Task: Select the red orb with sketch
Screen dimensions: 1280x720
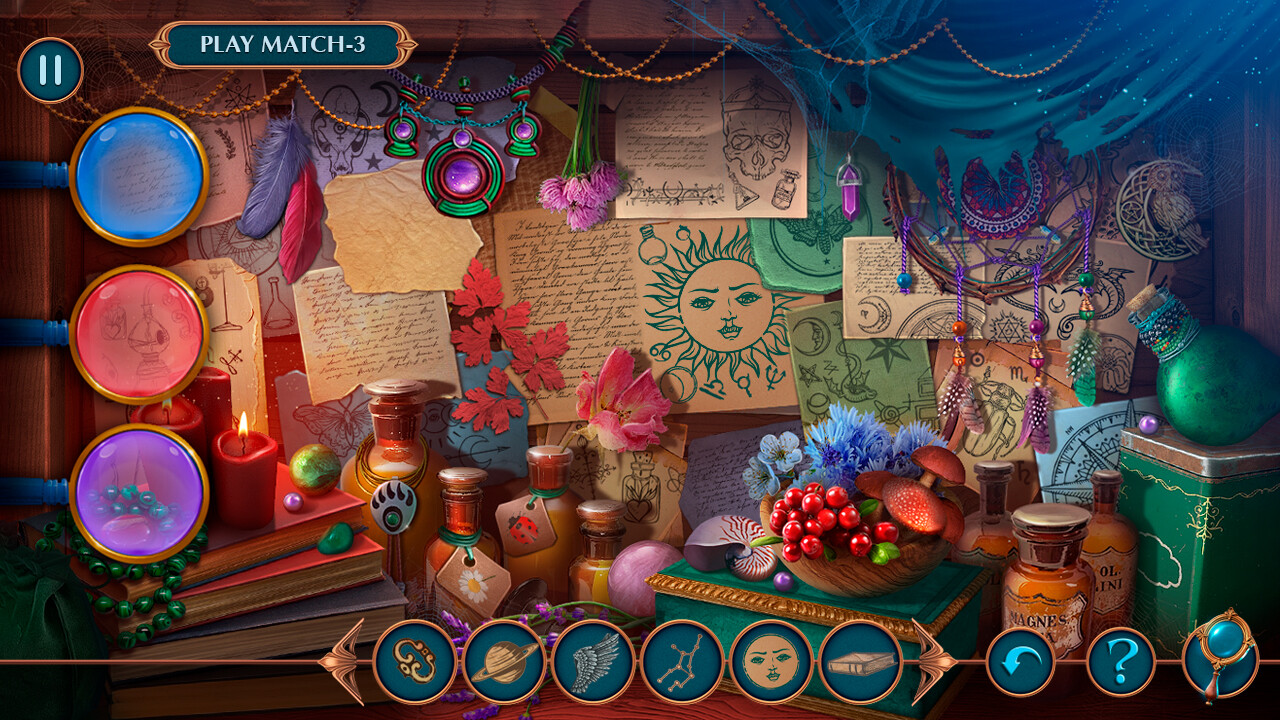Action: [x=139, y=334]
